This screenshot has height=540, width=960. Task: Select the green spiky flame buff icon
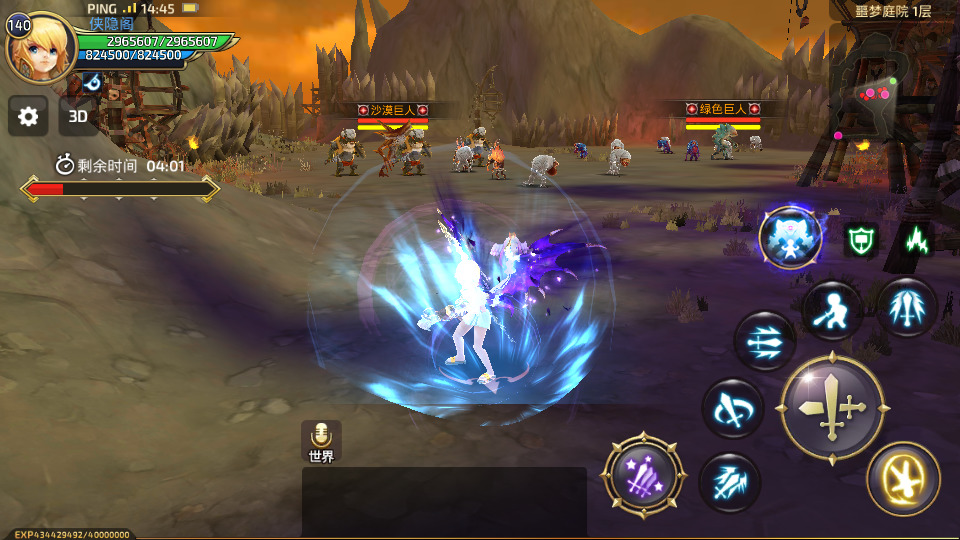tap(916, 239)
